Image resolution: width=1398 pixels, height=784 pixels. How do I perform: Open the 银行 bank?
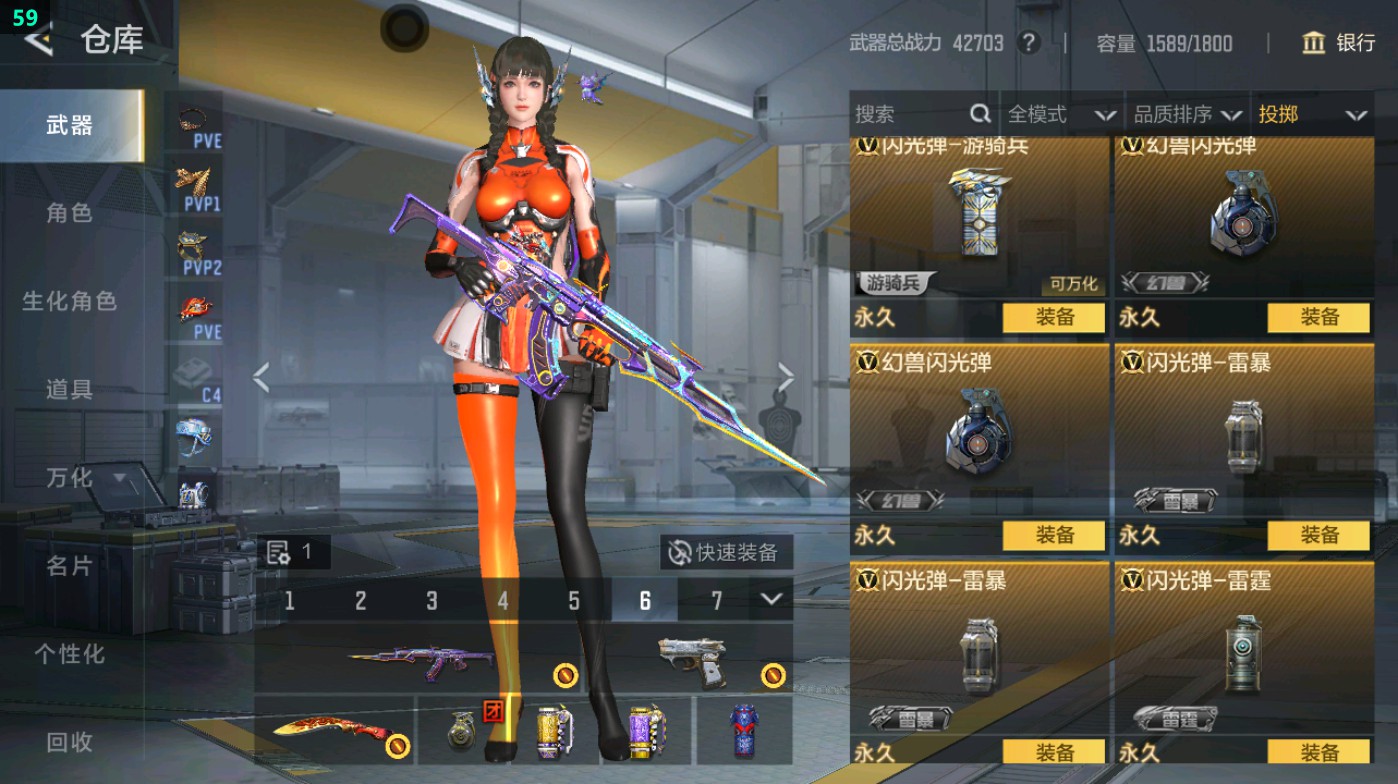tap(1340, 43)
